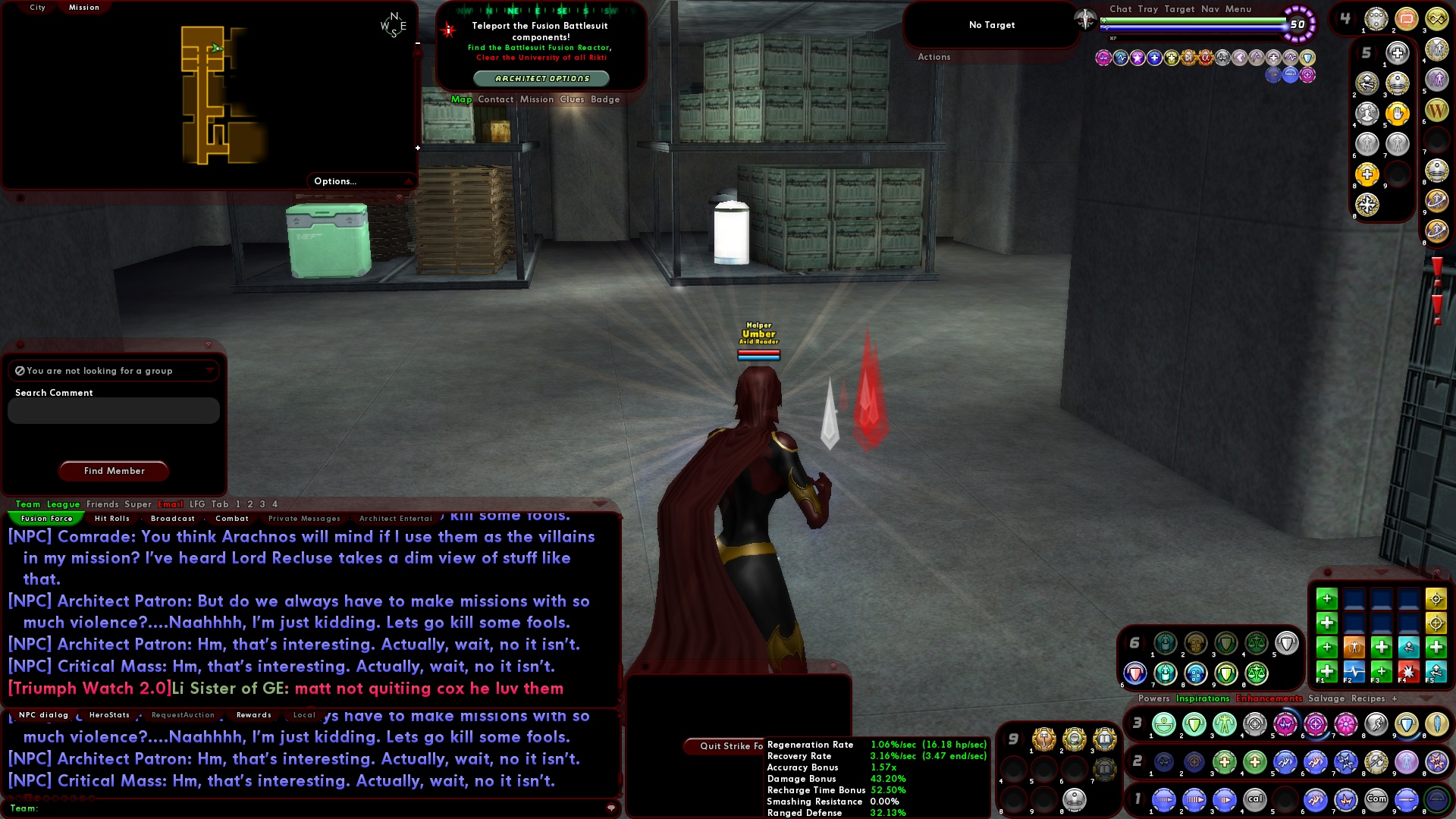Screen dimensions: 1456x819
Task: Expand the 'You are not looking for a group' dropdown
Action: [x=209, y=371]
